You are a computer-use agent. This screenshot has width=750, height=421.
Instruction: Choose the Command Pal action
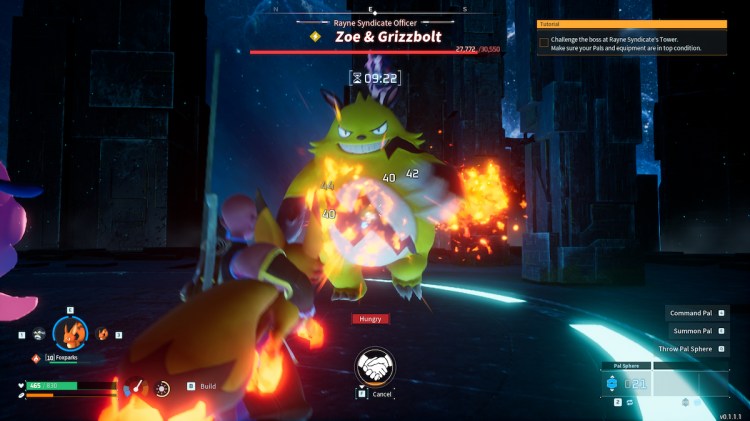[692, 313]
